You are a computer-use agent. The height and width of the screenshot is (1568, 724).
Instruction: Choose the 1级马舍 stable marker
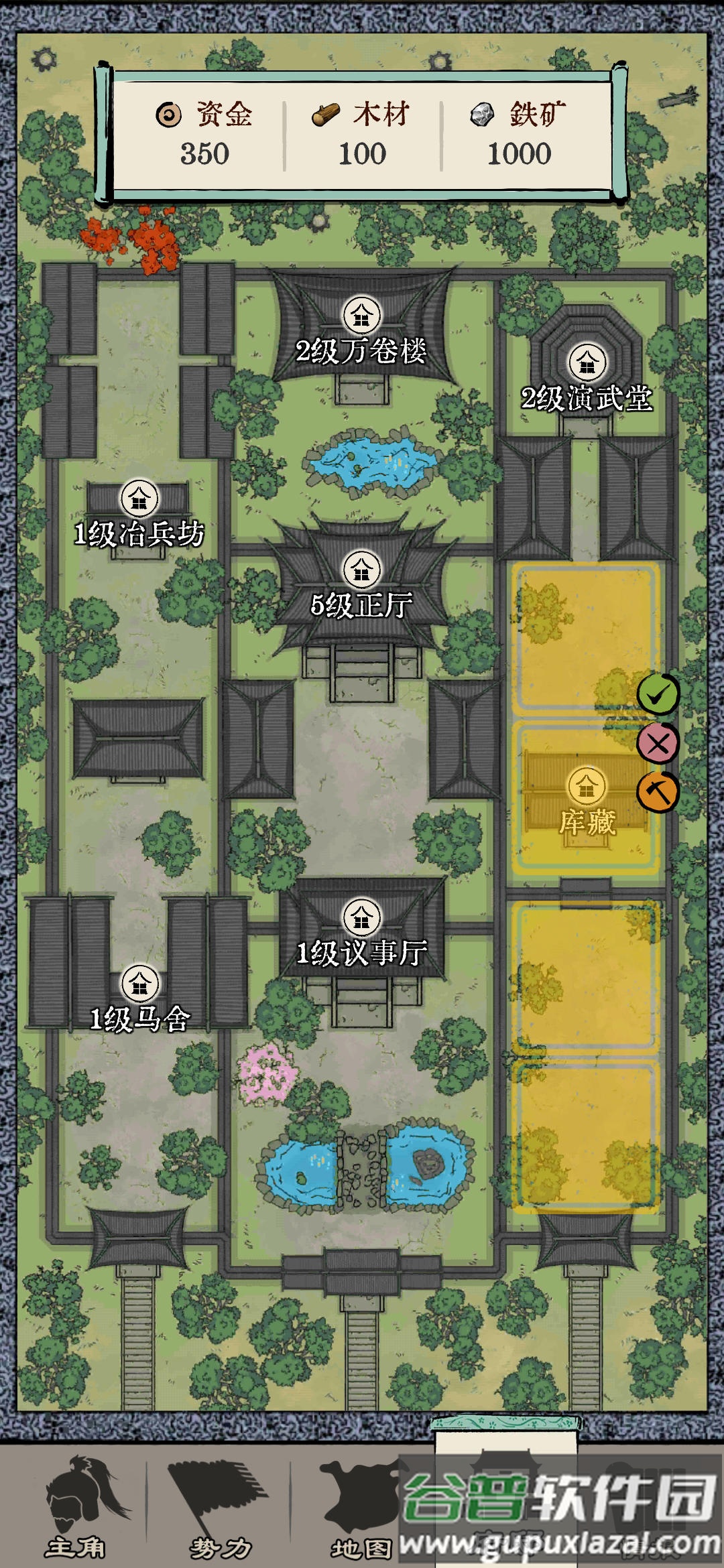coord(139,983)
